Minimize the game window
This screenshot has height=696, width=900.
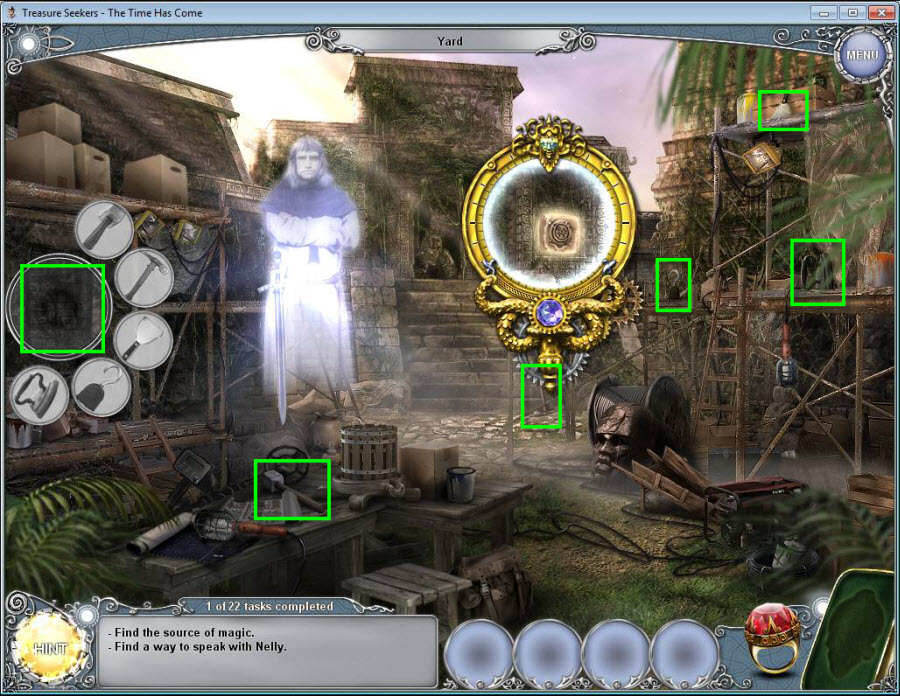[826, 12]
